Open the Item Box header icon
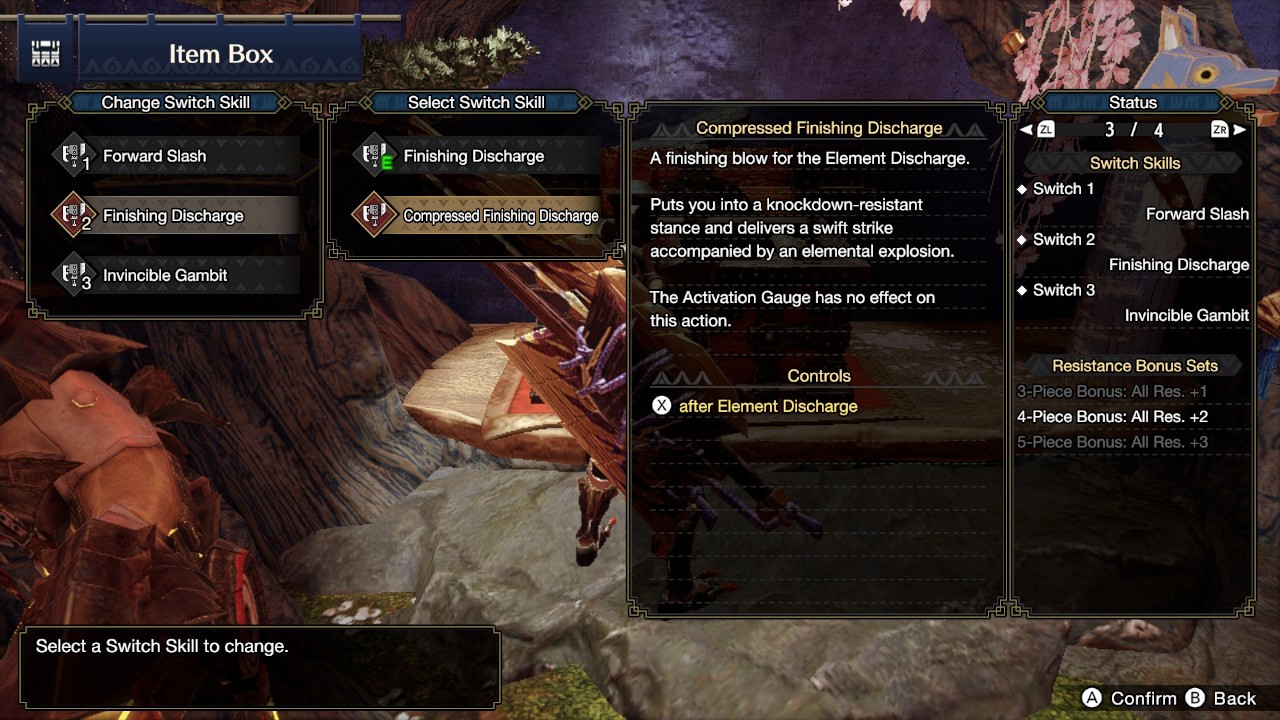1280x720 pixels. 45,54
